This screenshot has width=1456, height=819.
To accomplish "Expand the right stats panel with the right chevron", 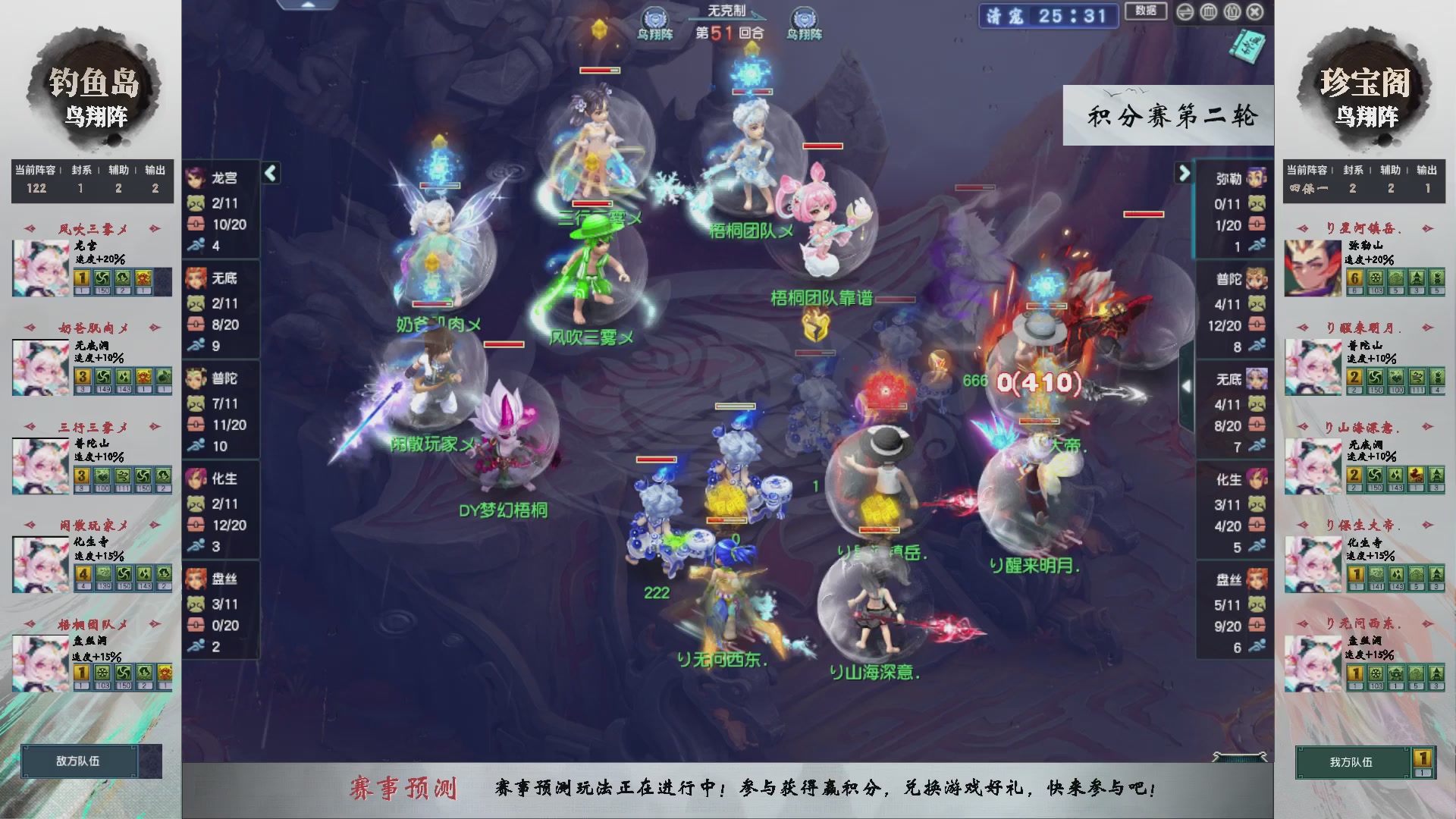I will [1185, 172].
